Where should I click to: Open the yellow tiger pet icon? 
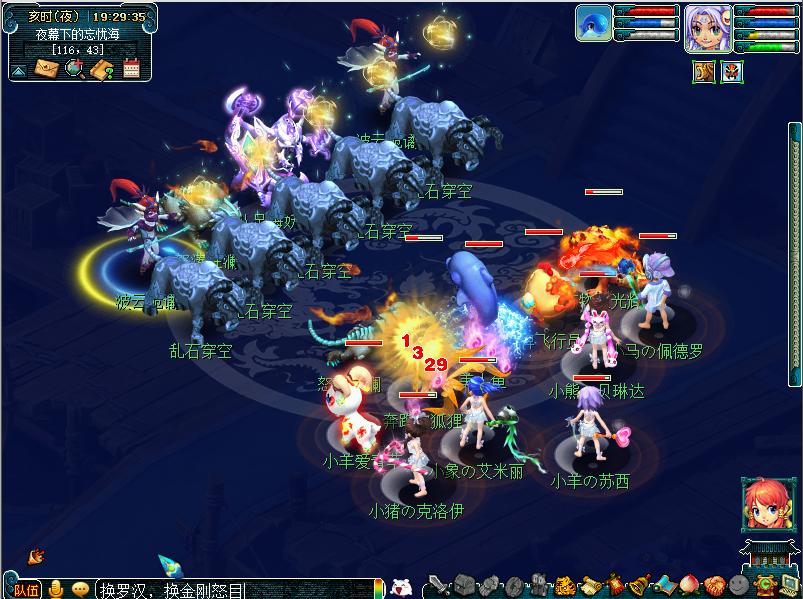point(564,586)
